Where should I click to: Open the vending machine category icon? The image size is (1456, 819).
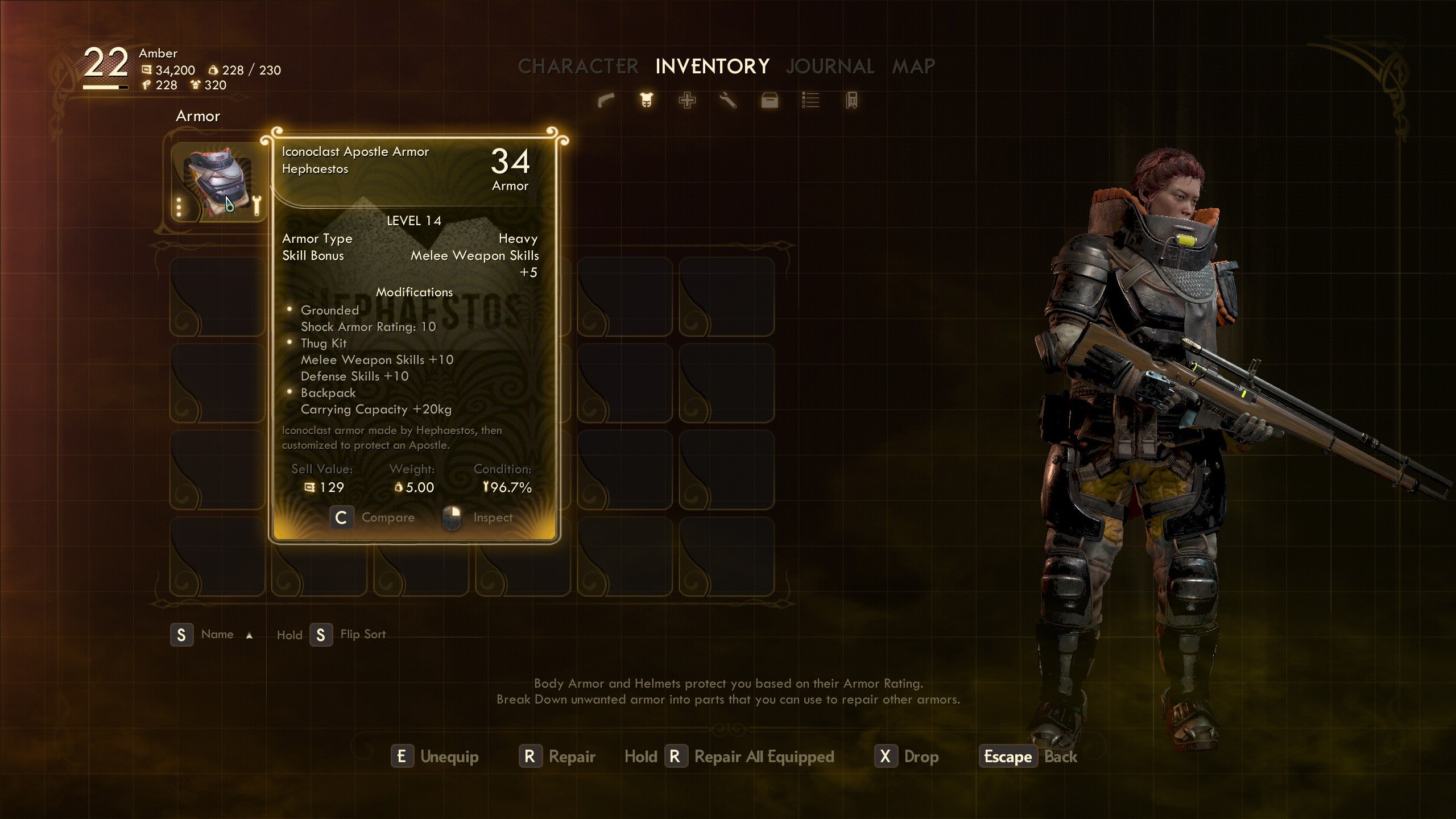(851, 101)
